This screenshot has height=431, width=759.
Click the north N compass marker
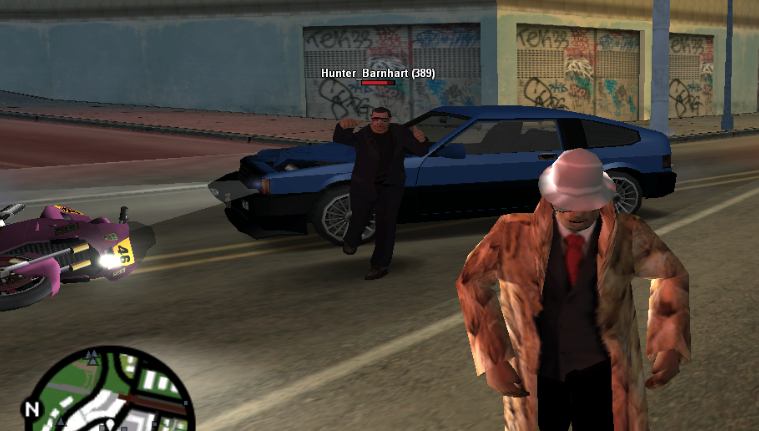tap(31, 408)
